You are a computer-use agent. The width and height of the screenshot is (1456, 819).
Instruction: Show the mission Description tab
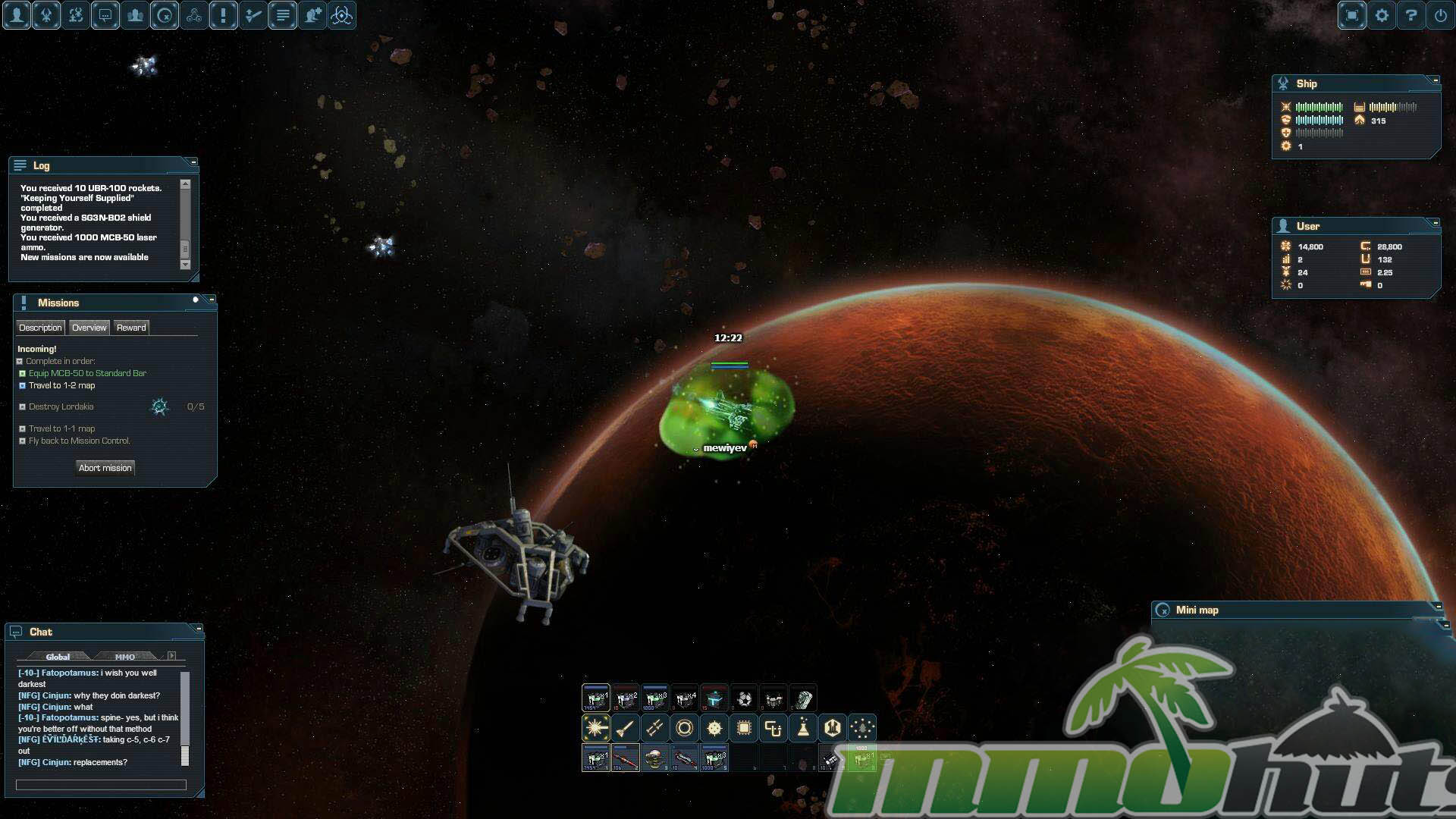(x=40, y=328)
